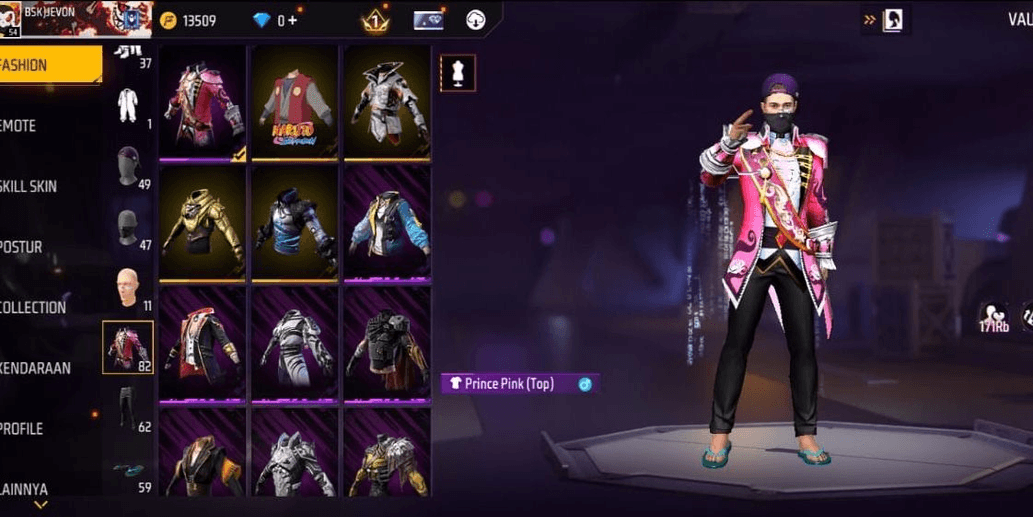Click the mannequin preview button
The image size is (1033, 517).
pos(458,73)
